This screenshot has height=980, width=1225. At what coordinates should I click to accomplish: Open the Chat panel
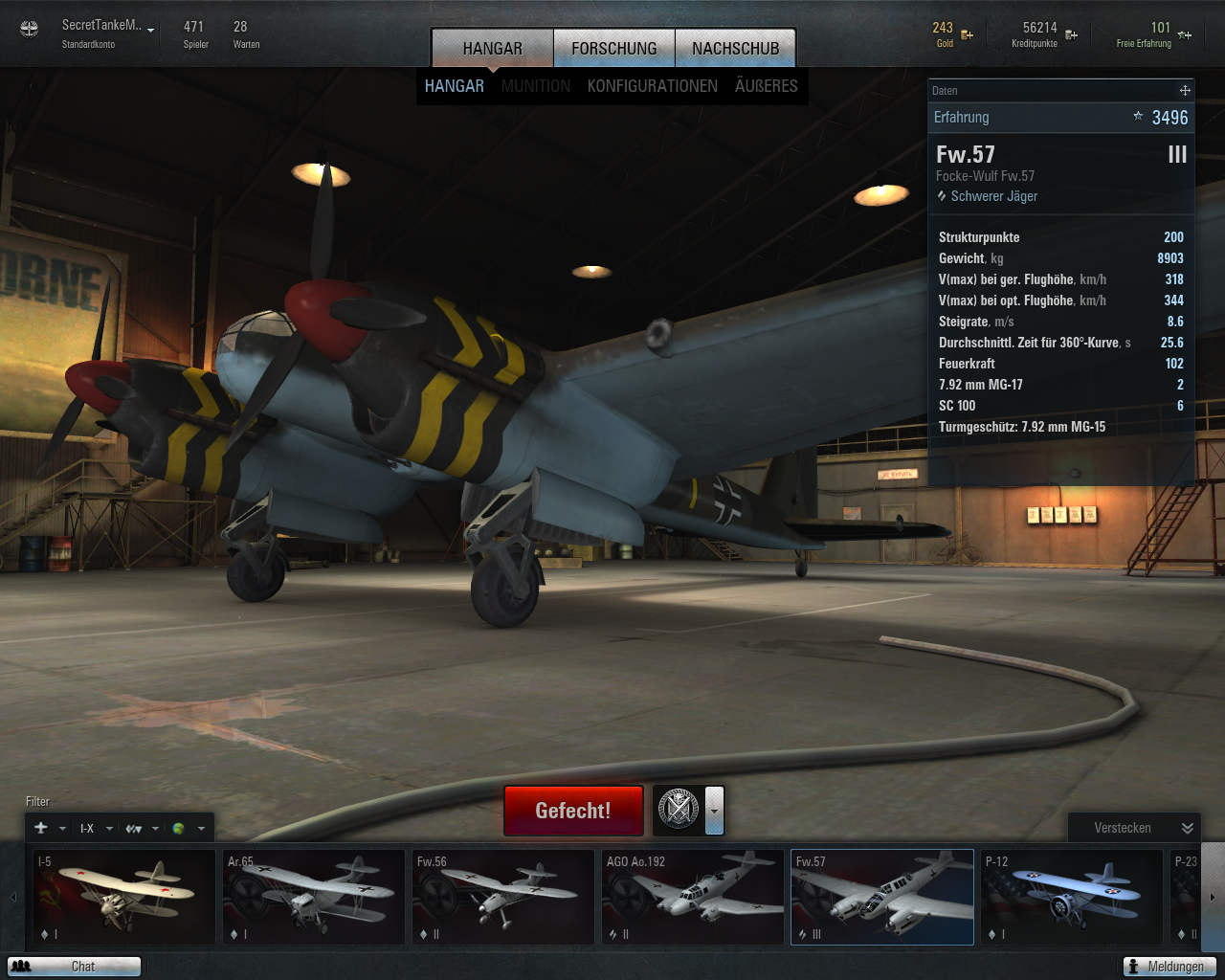[74, 967]
